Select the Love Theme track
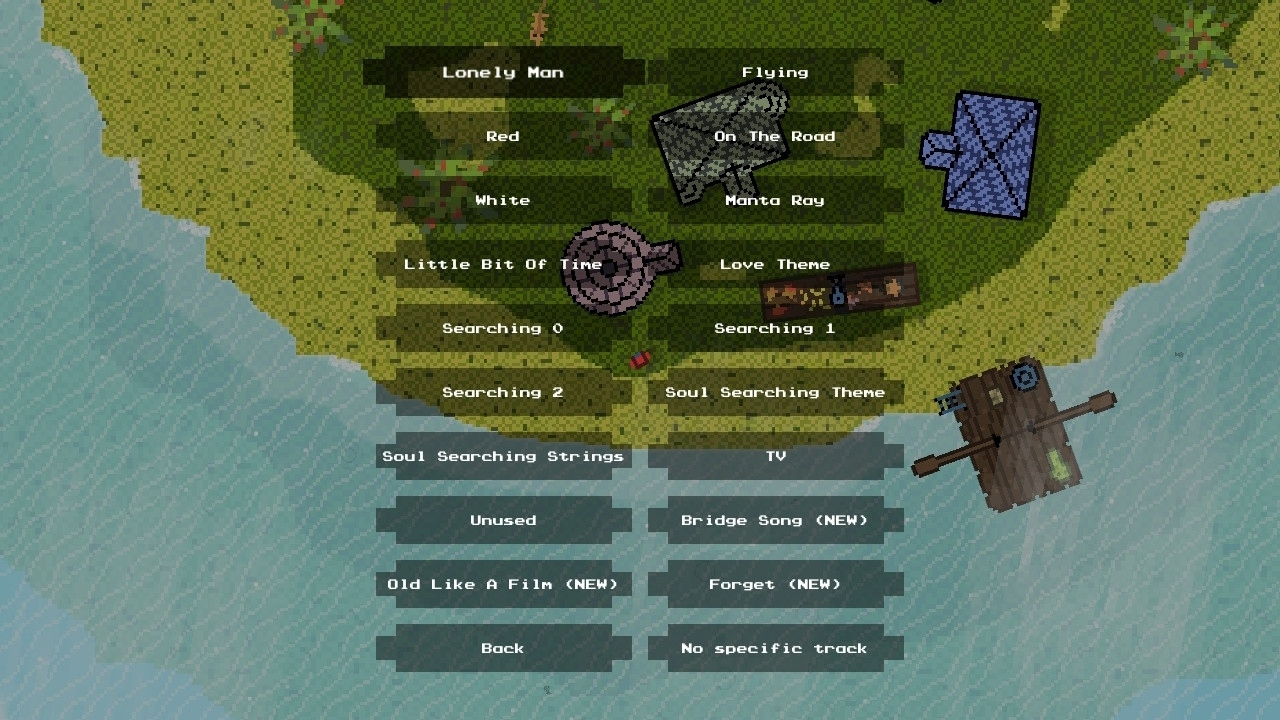The width and height of the screenshot is (1280, 720). 775,264
